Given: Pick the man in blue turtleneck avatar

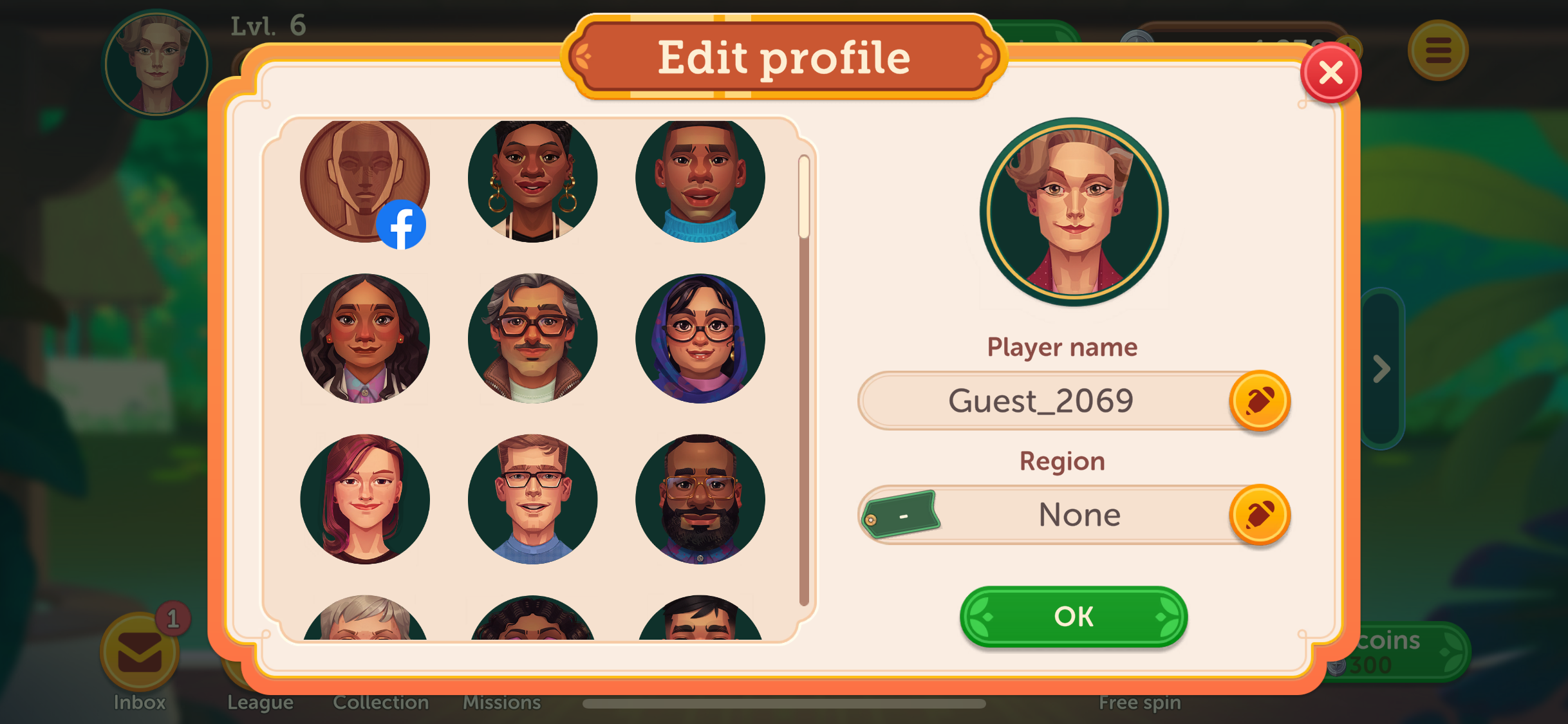Looking at the screenshot, I should (x=700, y=180).
